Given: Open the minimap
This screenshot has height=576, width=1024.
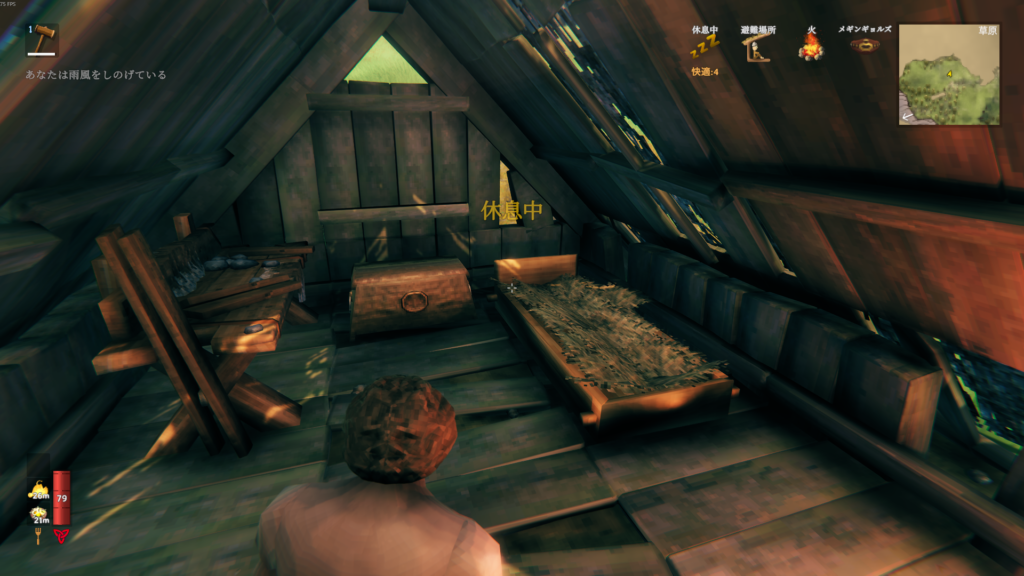Looking at the screenshot, I should coord(948,75).
